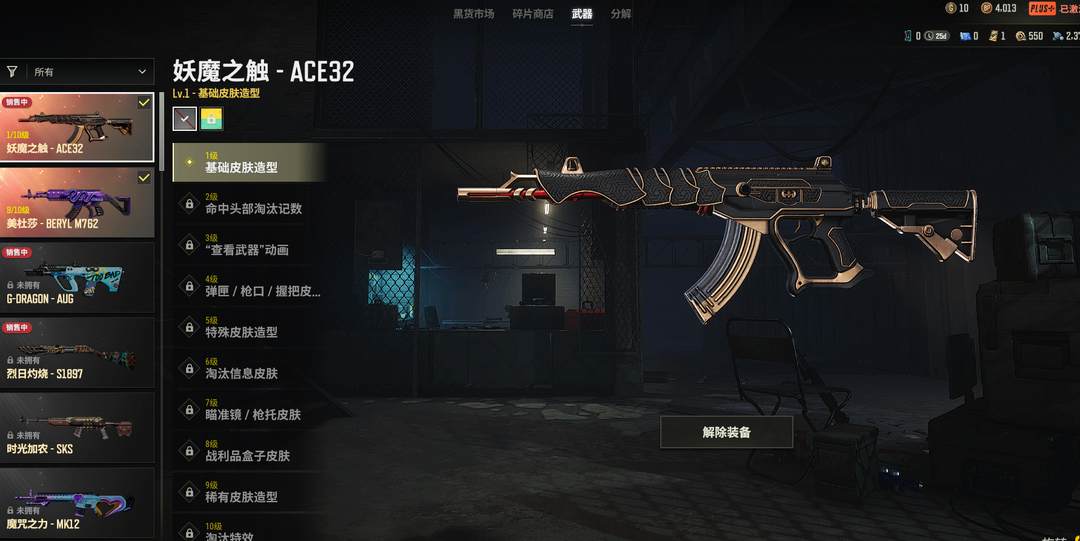Screen dimensions: 1080x541
Task: Open the 碎片商店 tab
Action: point(532,14)
